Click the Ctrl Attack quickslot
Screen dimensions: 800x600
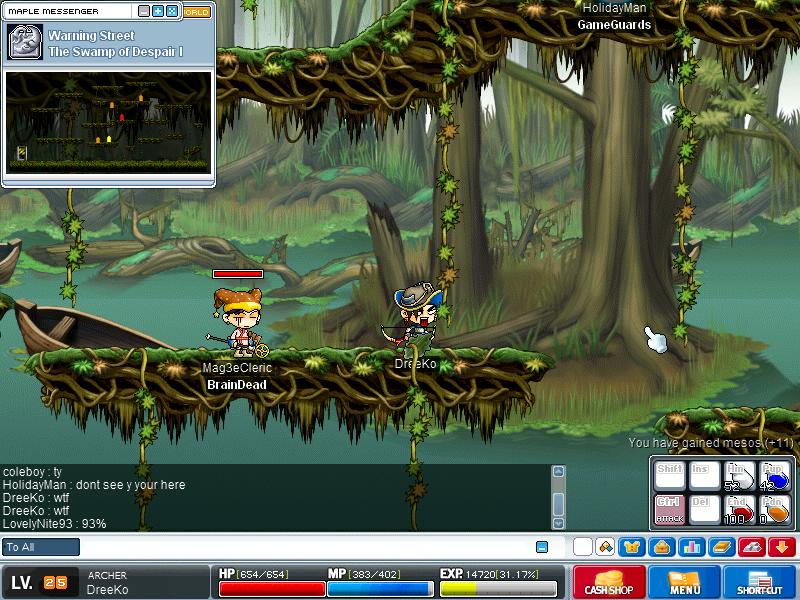tap(668, 510)
